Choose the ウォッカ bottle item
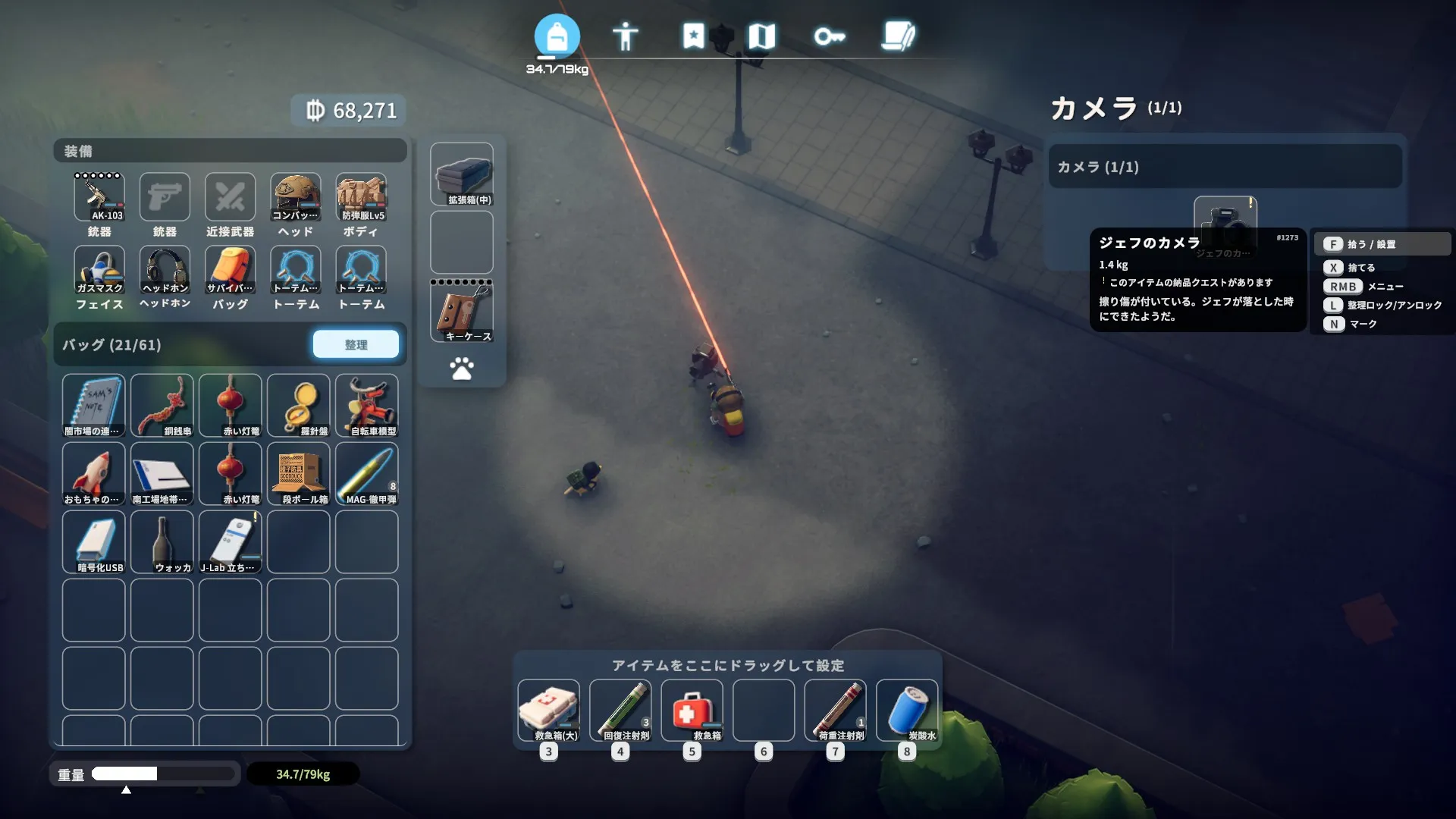 (x=162, y=541)
